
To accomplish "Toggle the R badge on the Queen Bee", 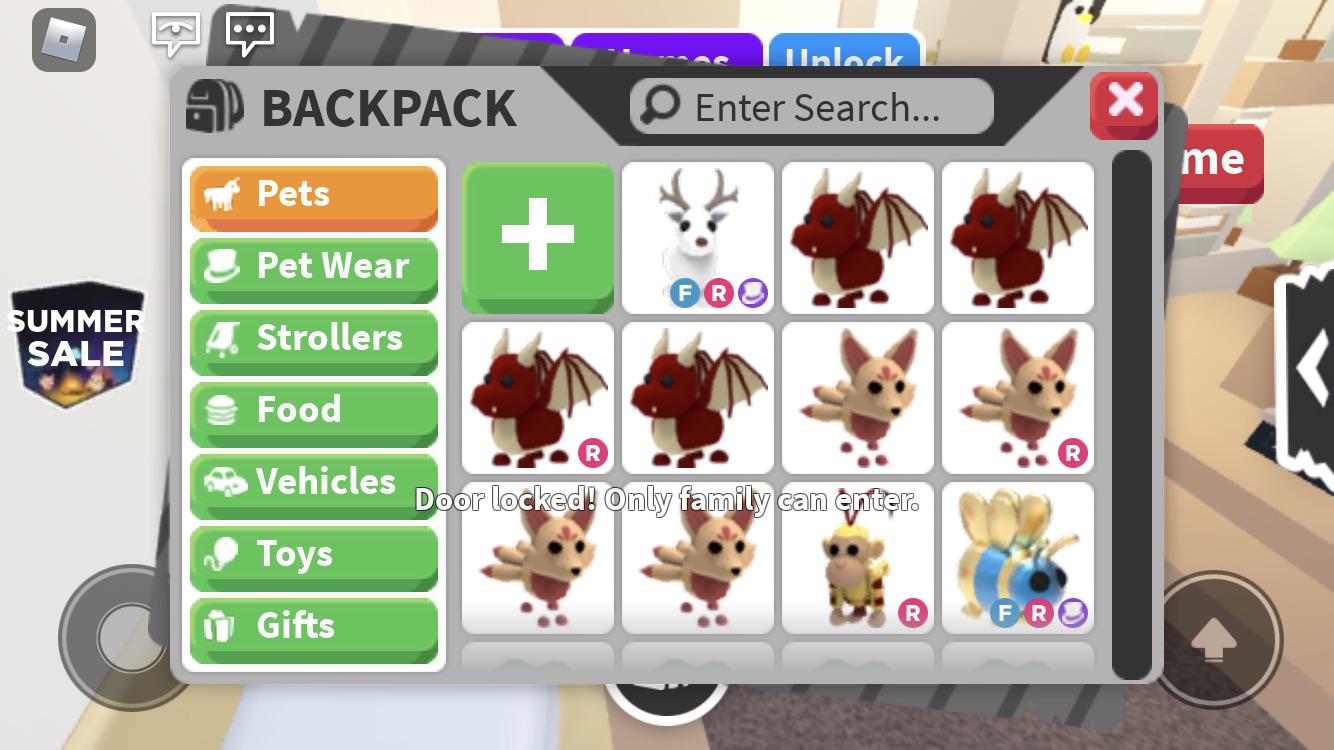I will point(1039,613).
